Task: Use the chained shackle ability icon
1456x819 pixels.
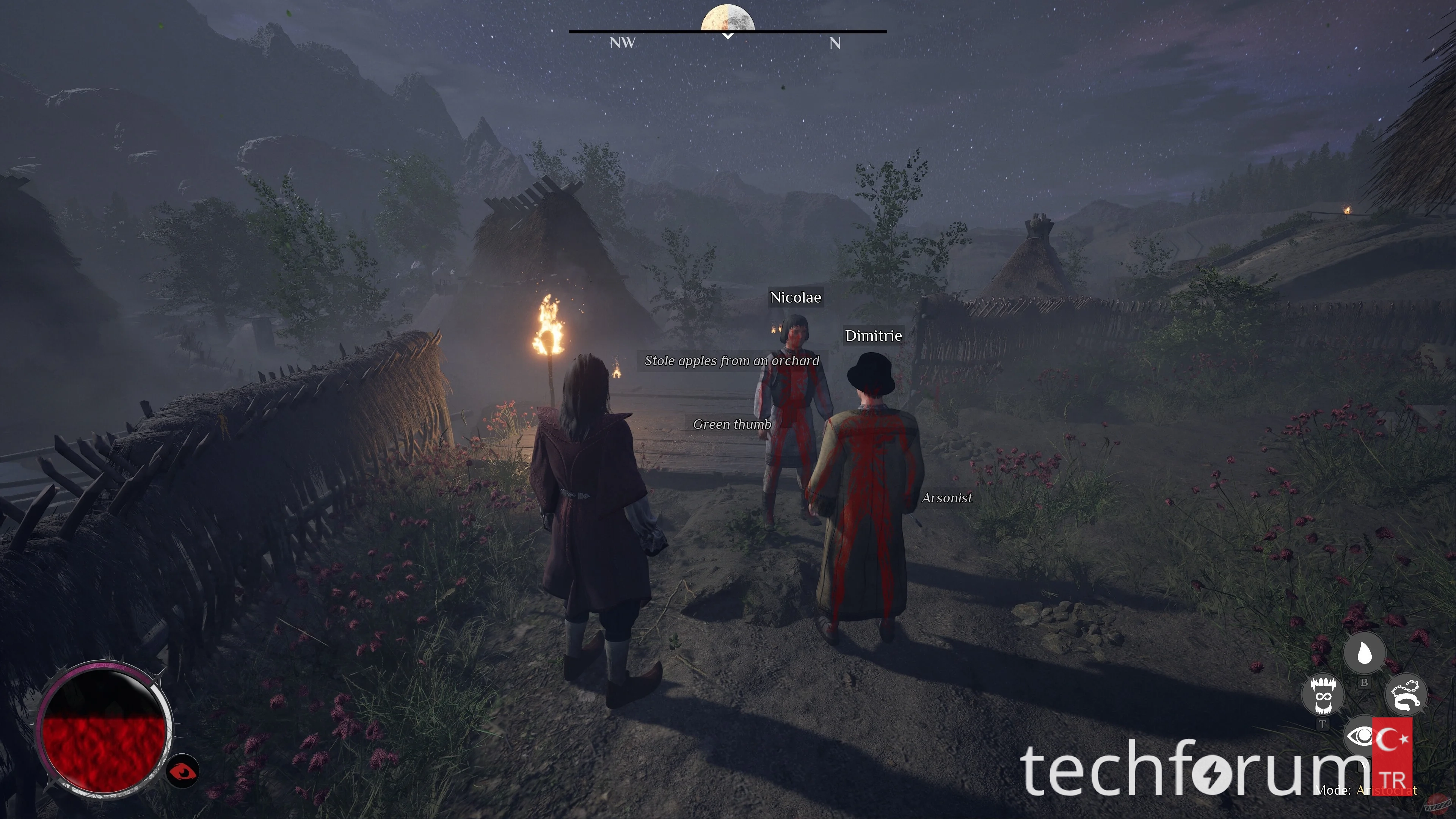Action: click(1406, 695)
